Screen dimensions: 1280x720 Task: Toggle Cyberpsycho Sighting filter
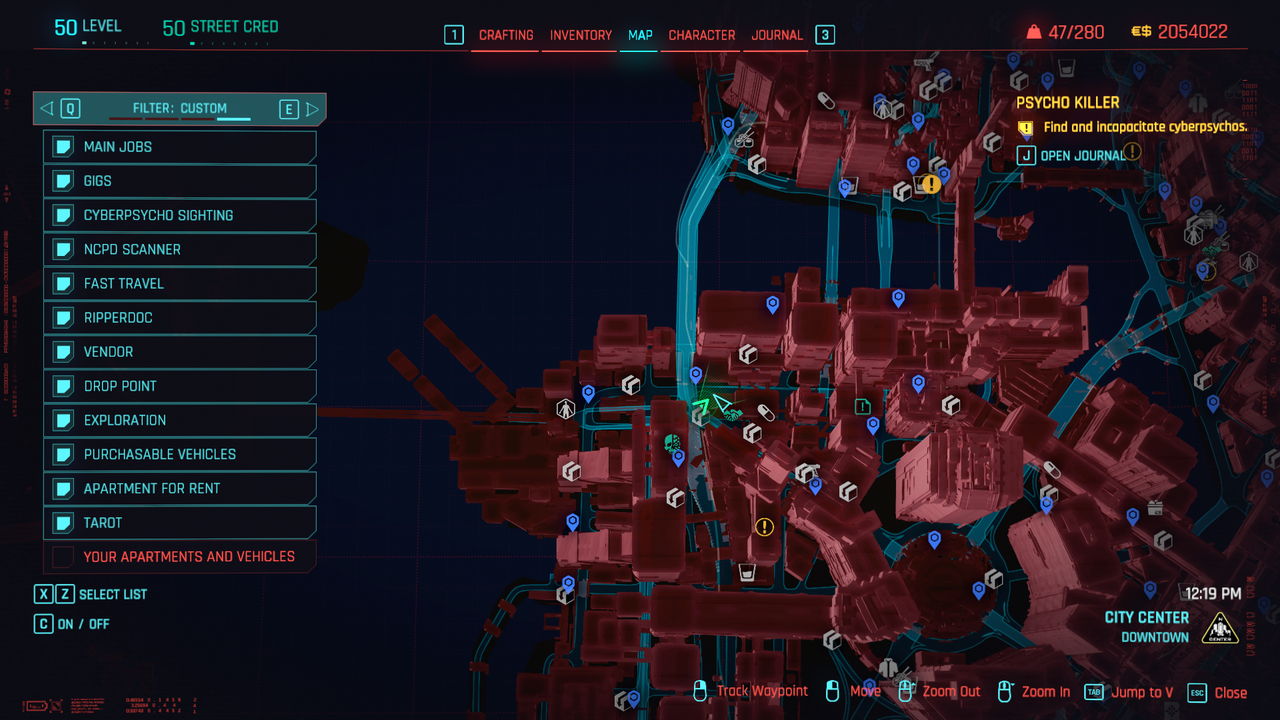[x=180, y=215]
